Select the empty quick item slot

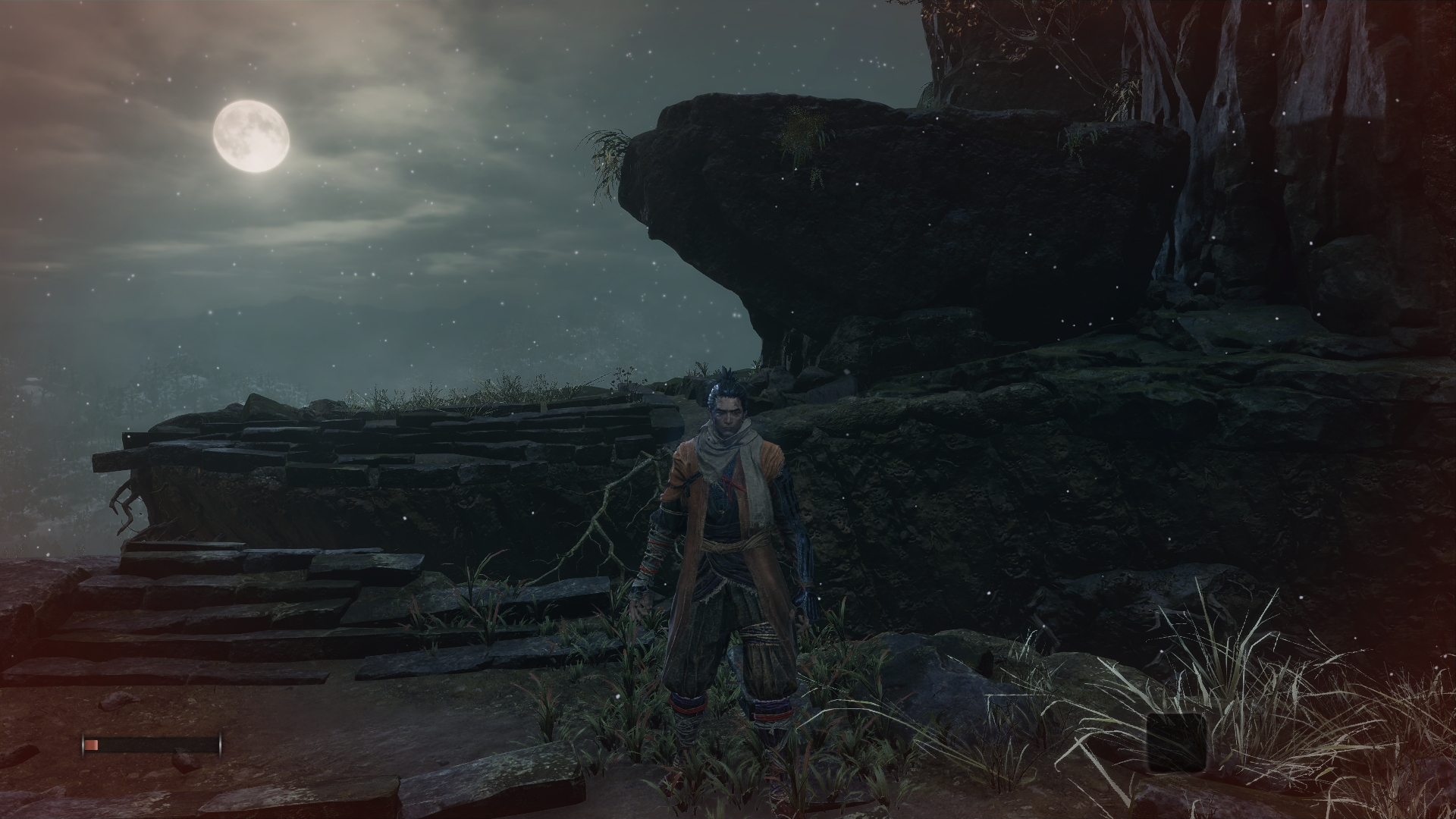point(1176,742)
